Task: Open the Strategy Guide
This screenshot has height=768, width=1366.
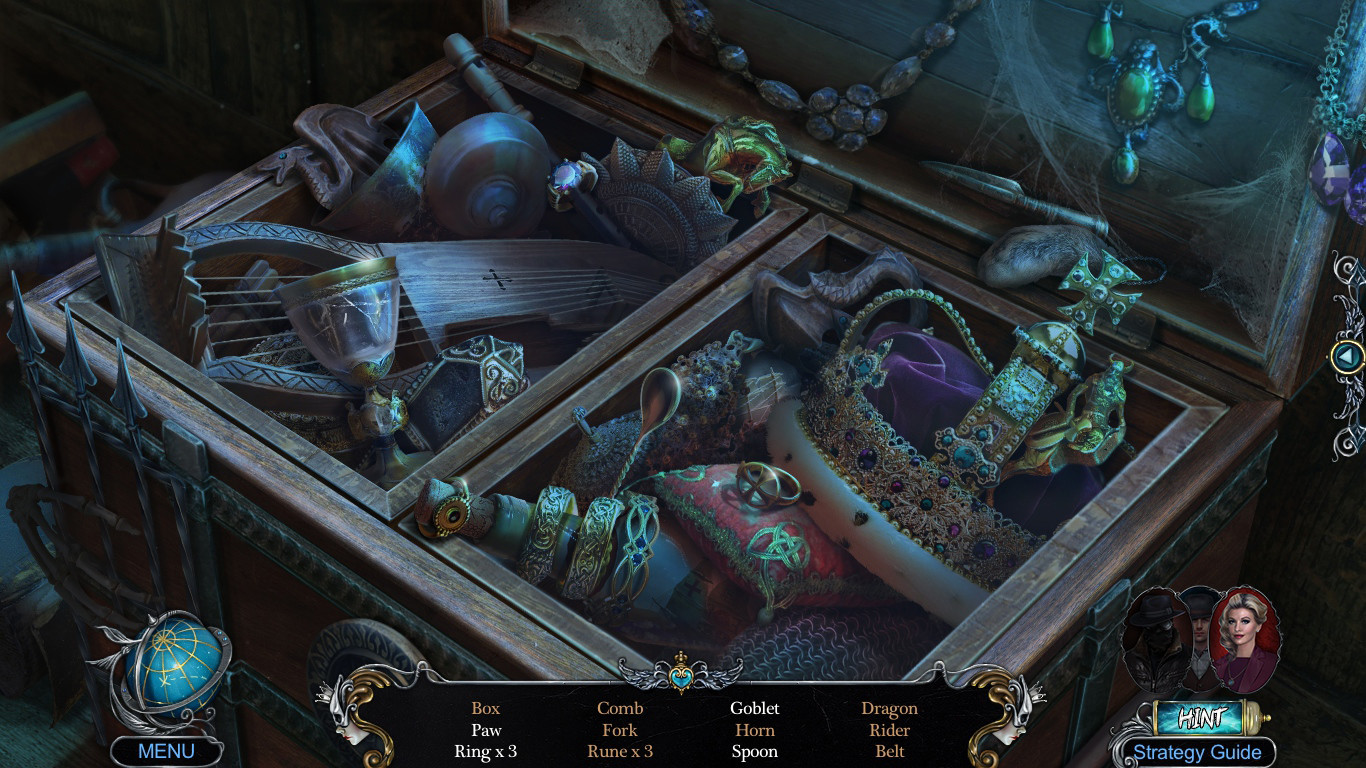Action: 1198,751
